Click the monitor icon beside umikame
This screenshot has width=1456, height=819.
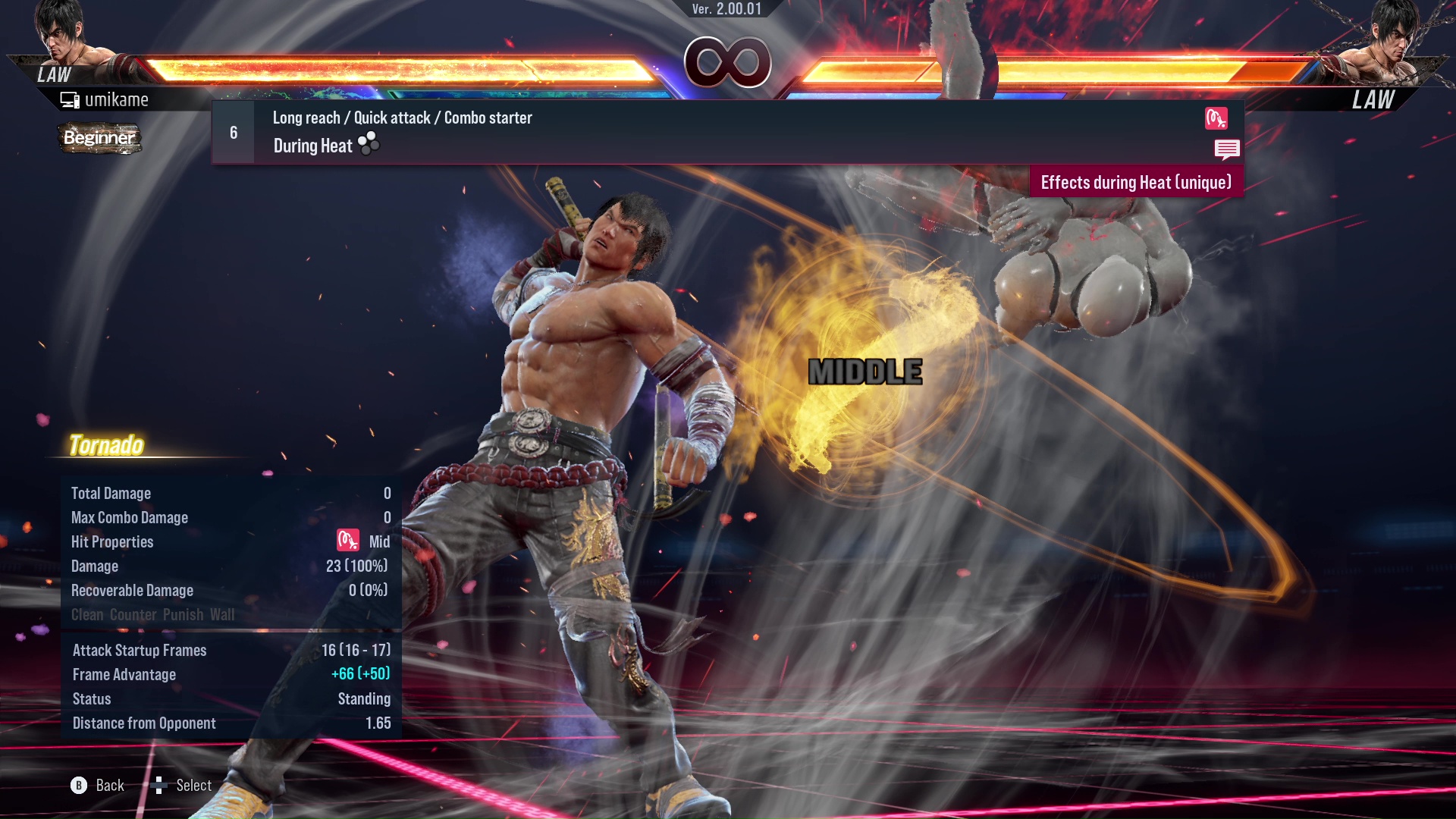click(x=70, y=99)
